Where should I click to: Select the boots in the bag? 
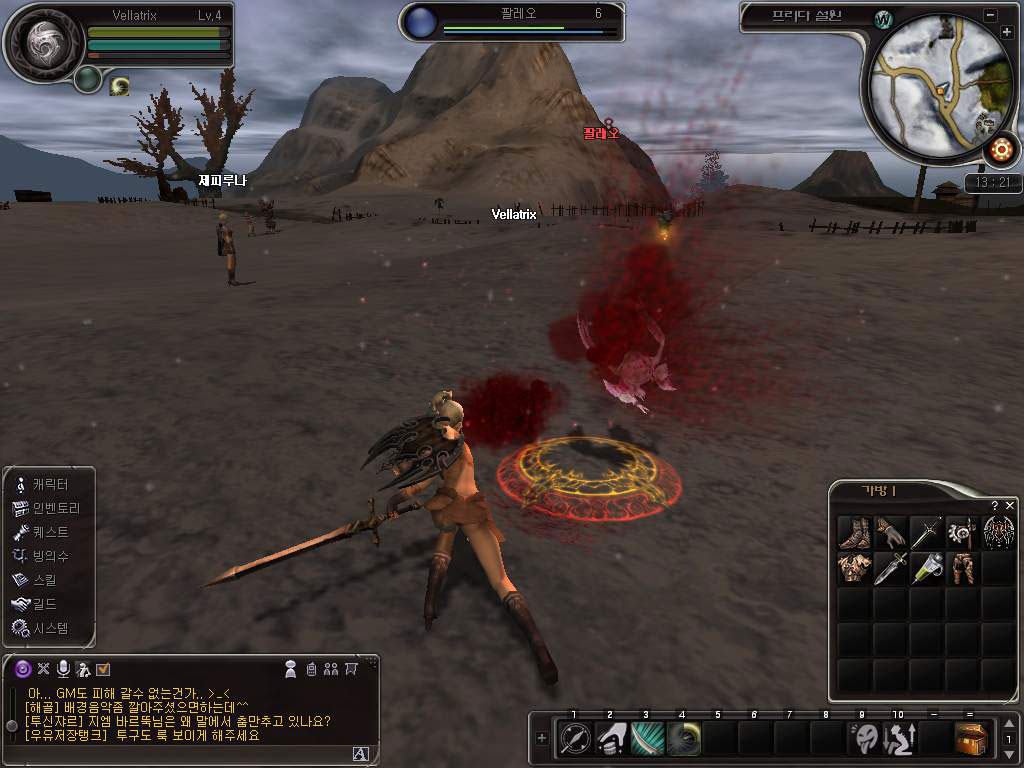[x=855, y=532]
